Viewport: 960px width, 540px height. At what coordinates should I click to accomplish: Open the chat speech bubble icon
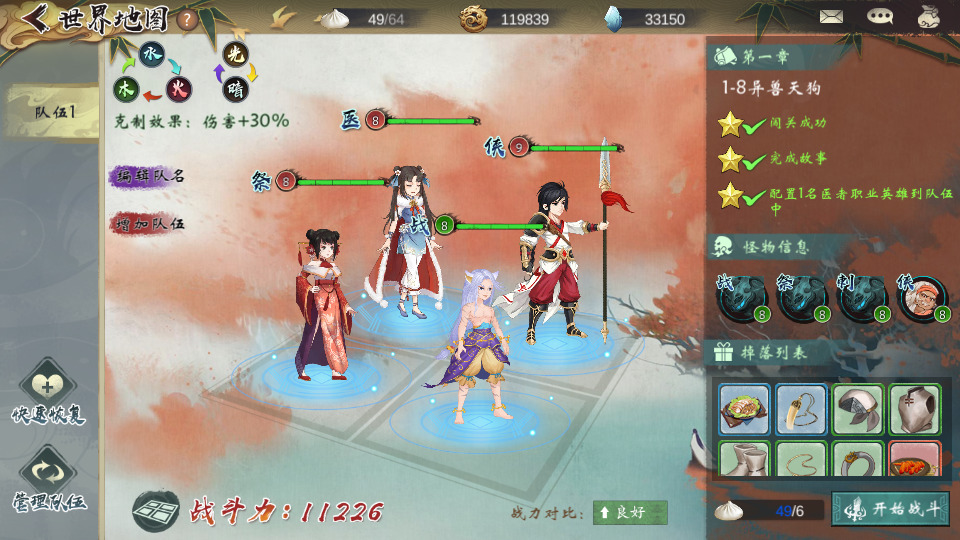[x=880, y=17]
